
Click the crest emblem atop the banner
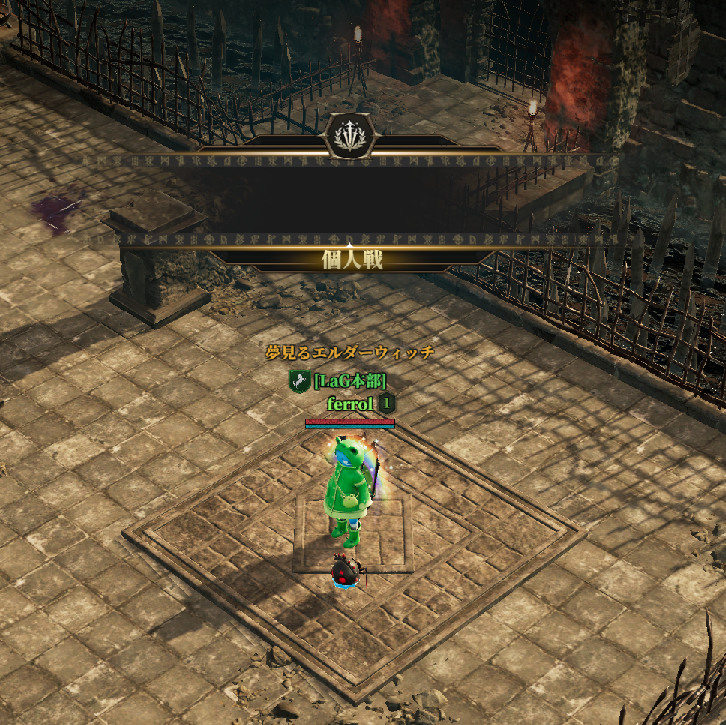[x=350, y=135]
